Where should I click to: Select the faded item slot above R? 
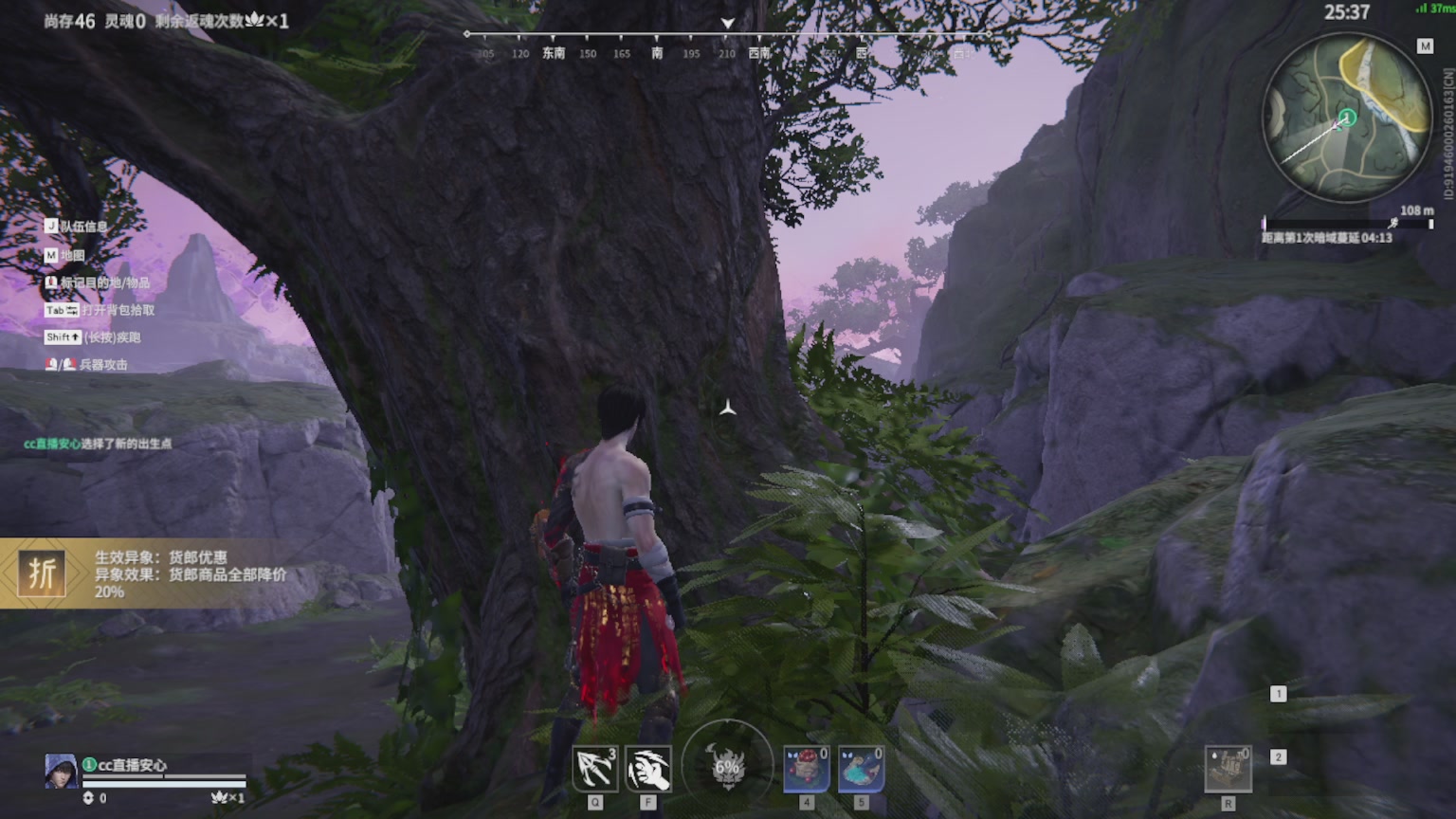(1228, 769)
